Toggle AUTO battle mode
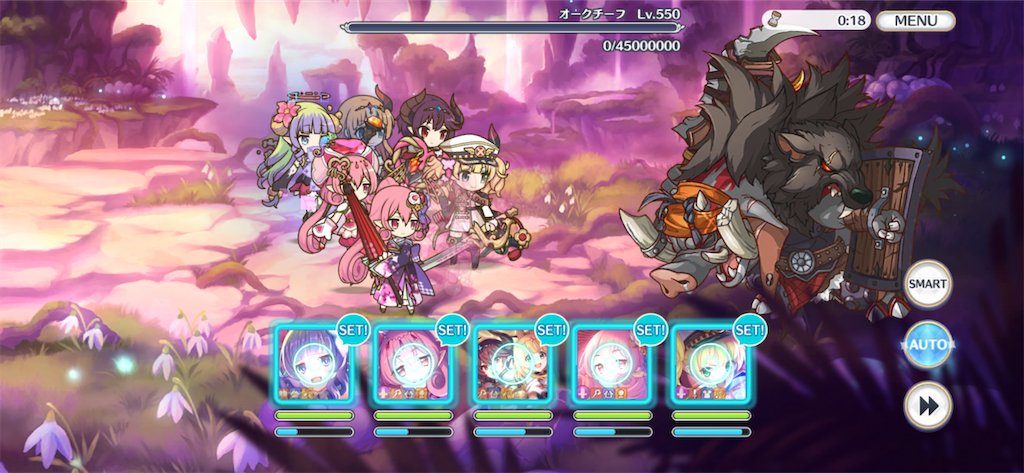Viewport: 1024px width, 473px height. coord(927,345)
